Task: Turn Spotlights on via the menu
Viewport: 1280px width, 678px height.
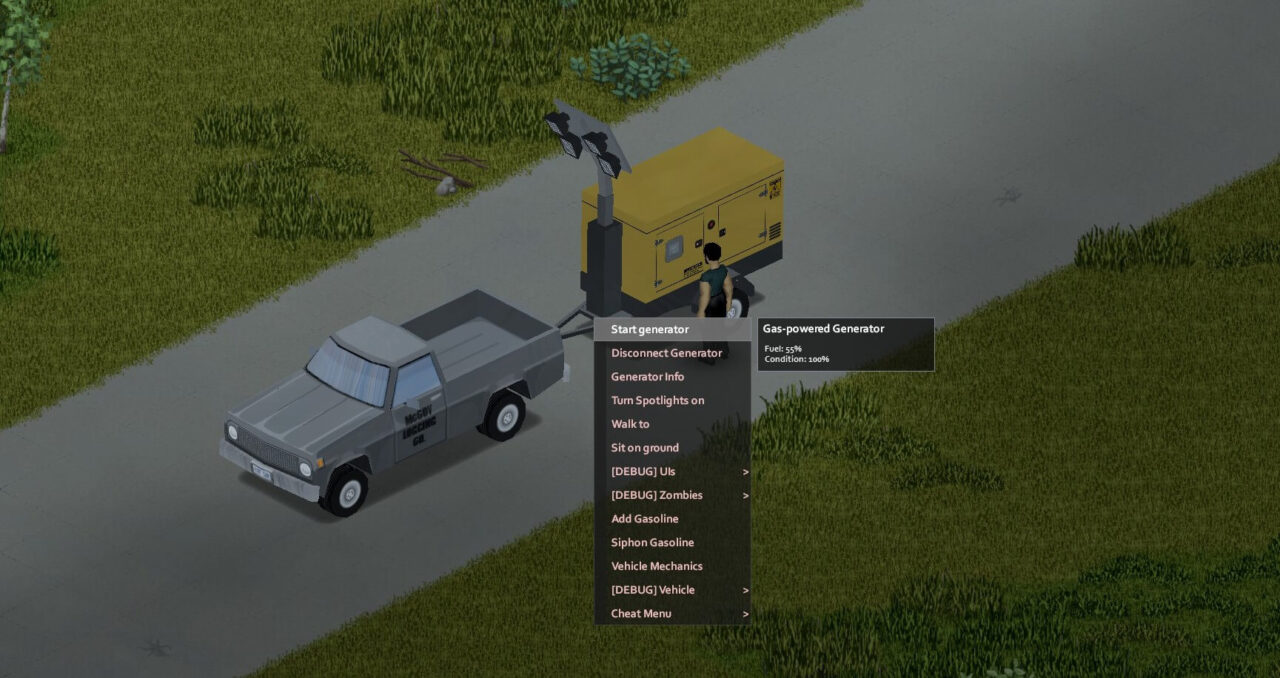Action: point(657,400)
